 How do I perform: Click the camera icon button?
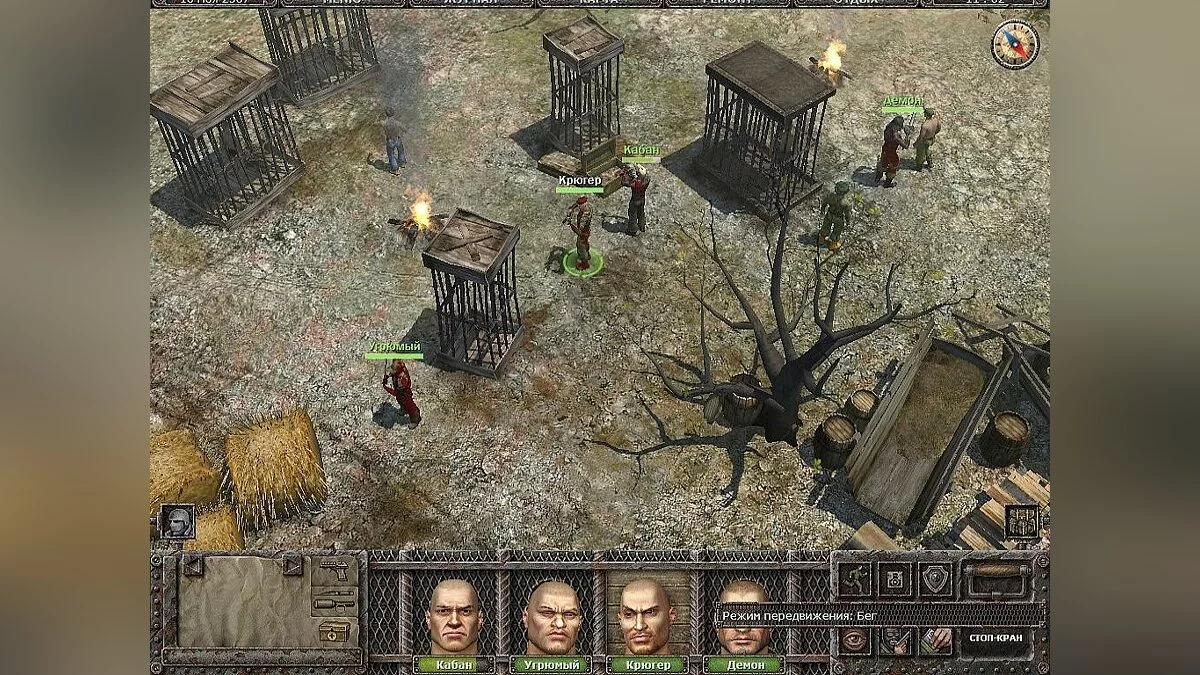tap(895, 579)
